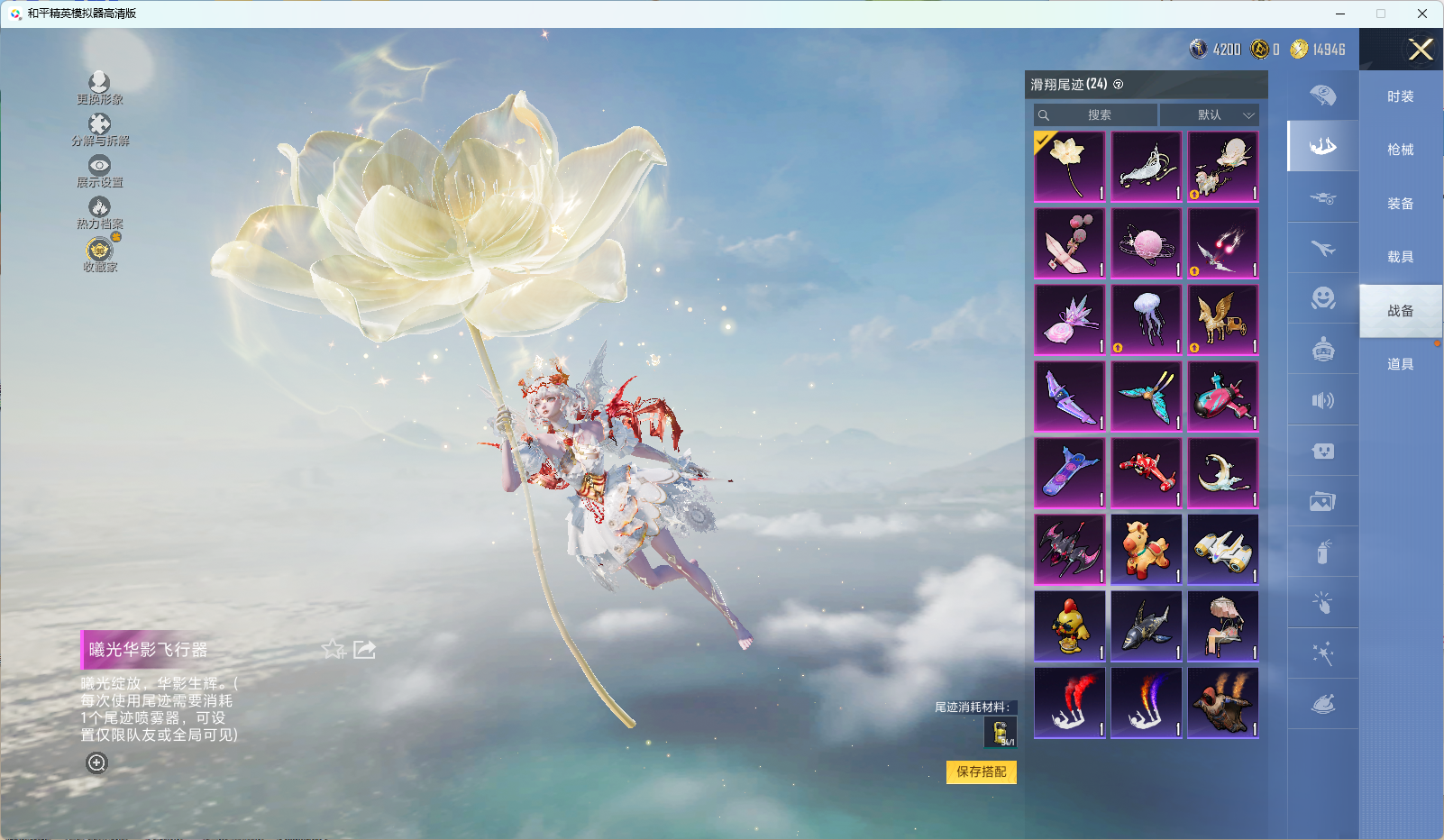Switch to the 时装 tab
Screen dimensions: 1444x840
(x=1400, y=96)
